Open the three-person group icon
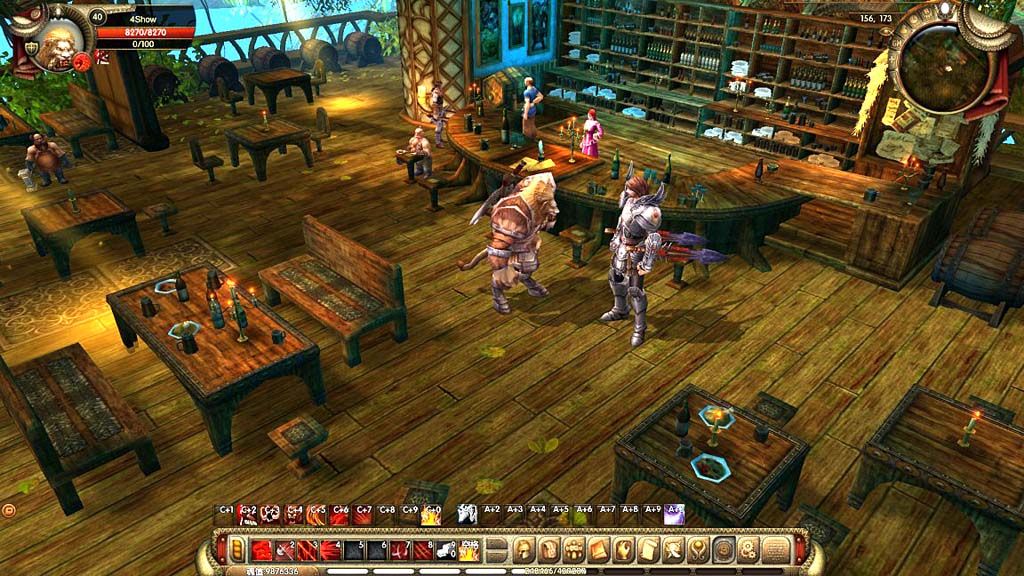 pyautogui.click(x=573, y=549)
